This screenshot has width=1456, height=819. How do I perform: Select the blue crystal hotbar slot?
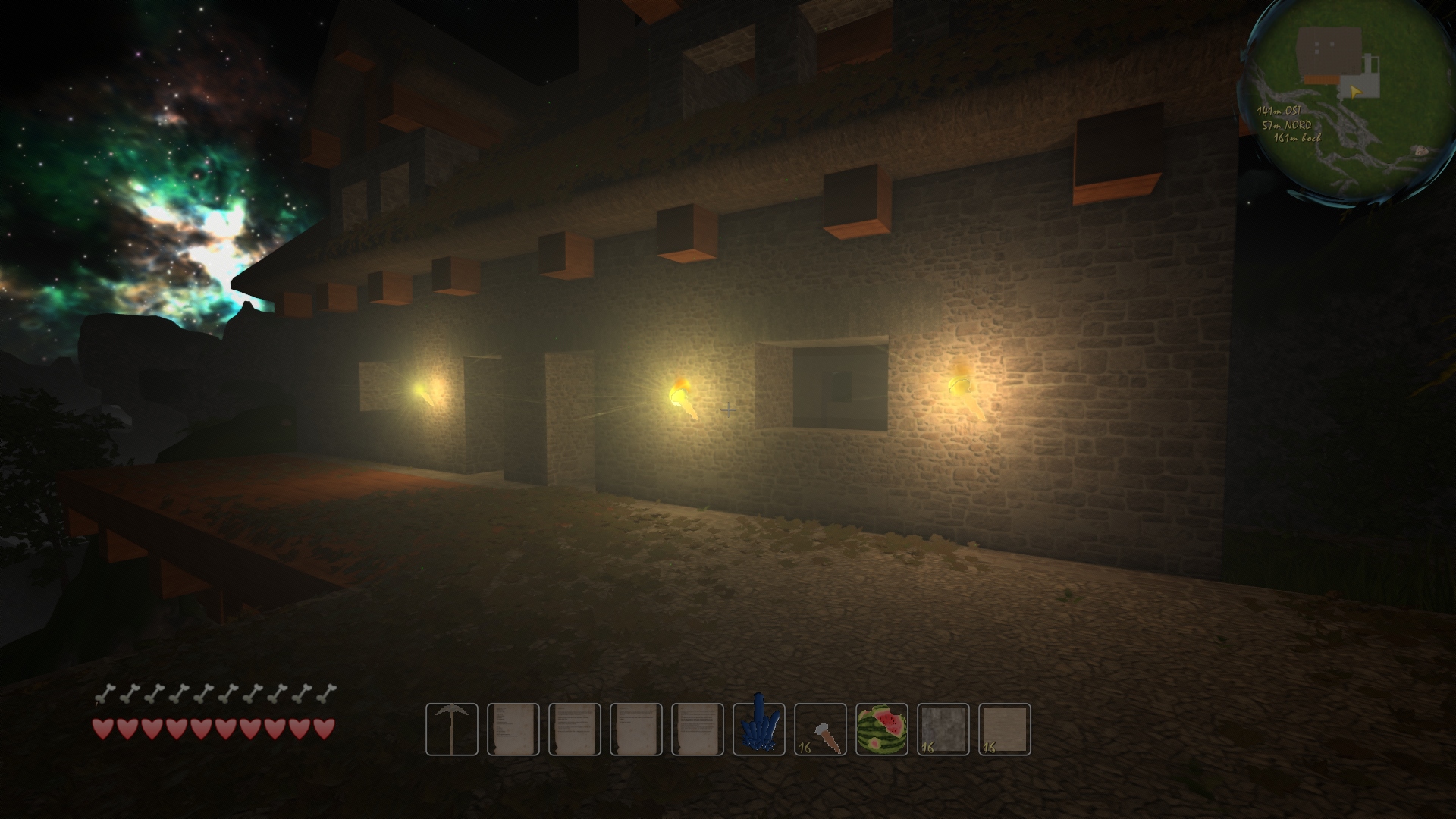pos(759,730)
